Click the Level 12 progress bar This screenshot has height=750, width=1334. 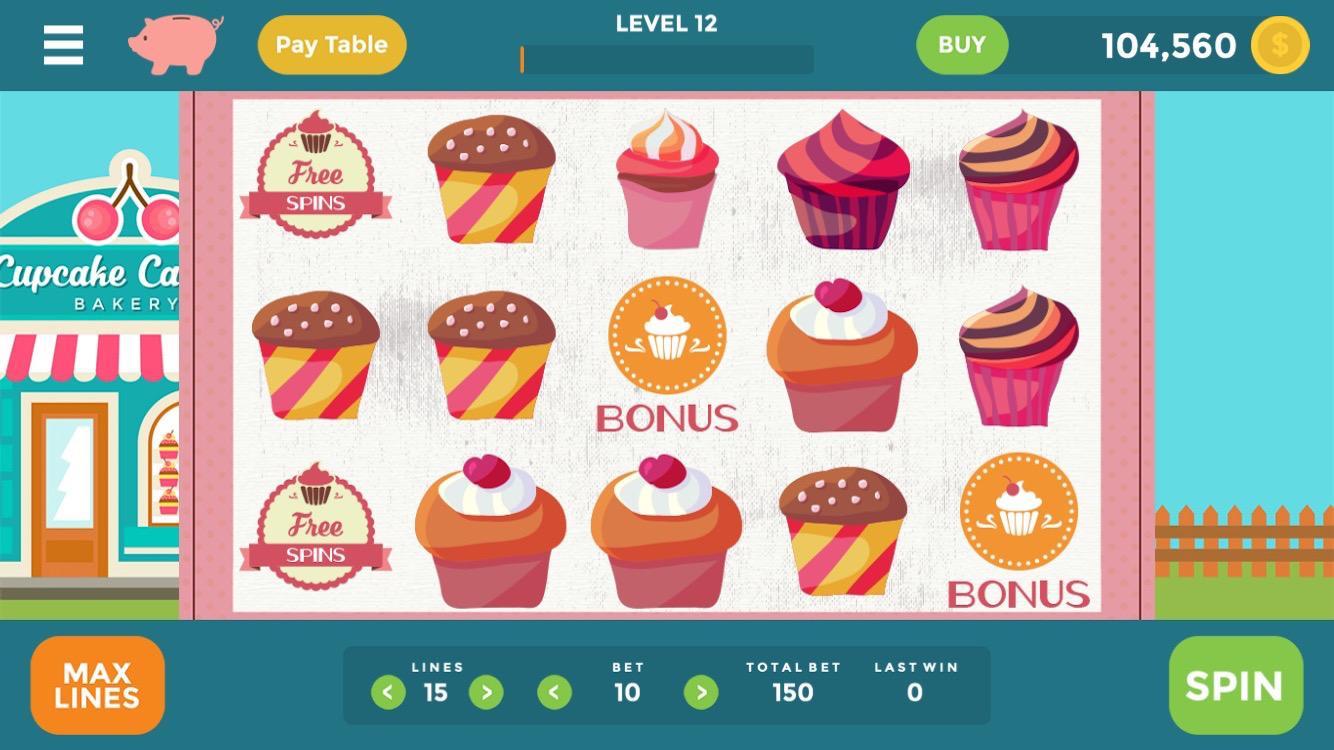coord(665,58)
